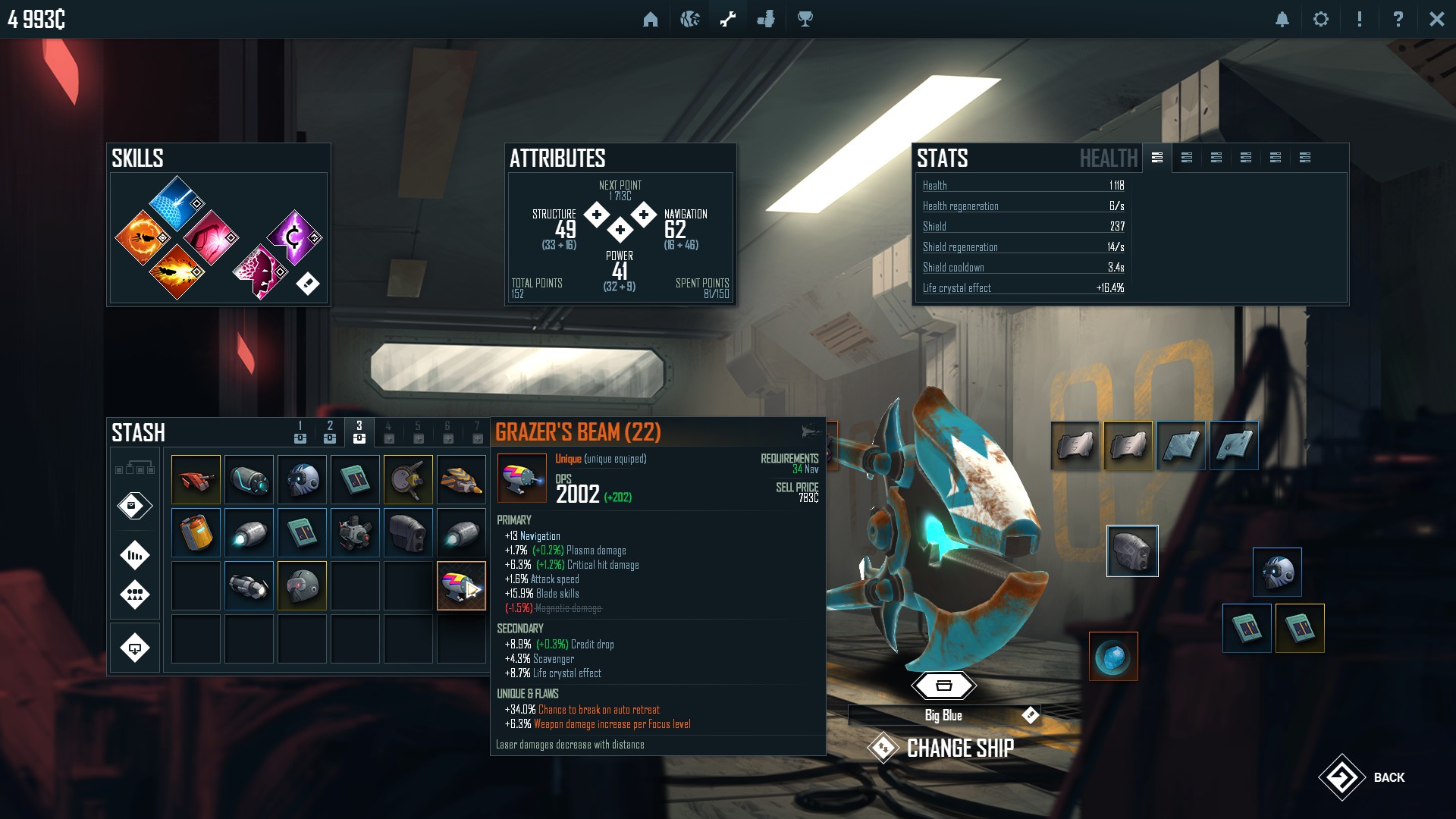Viewport: 1456px width, 819px height.
Task: Click the help question mark icon
Action: pyautogui.click(x=1398, y=19)
